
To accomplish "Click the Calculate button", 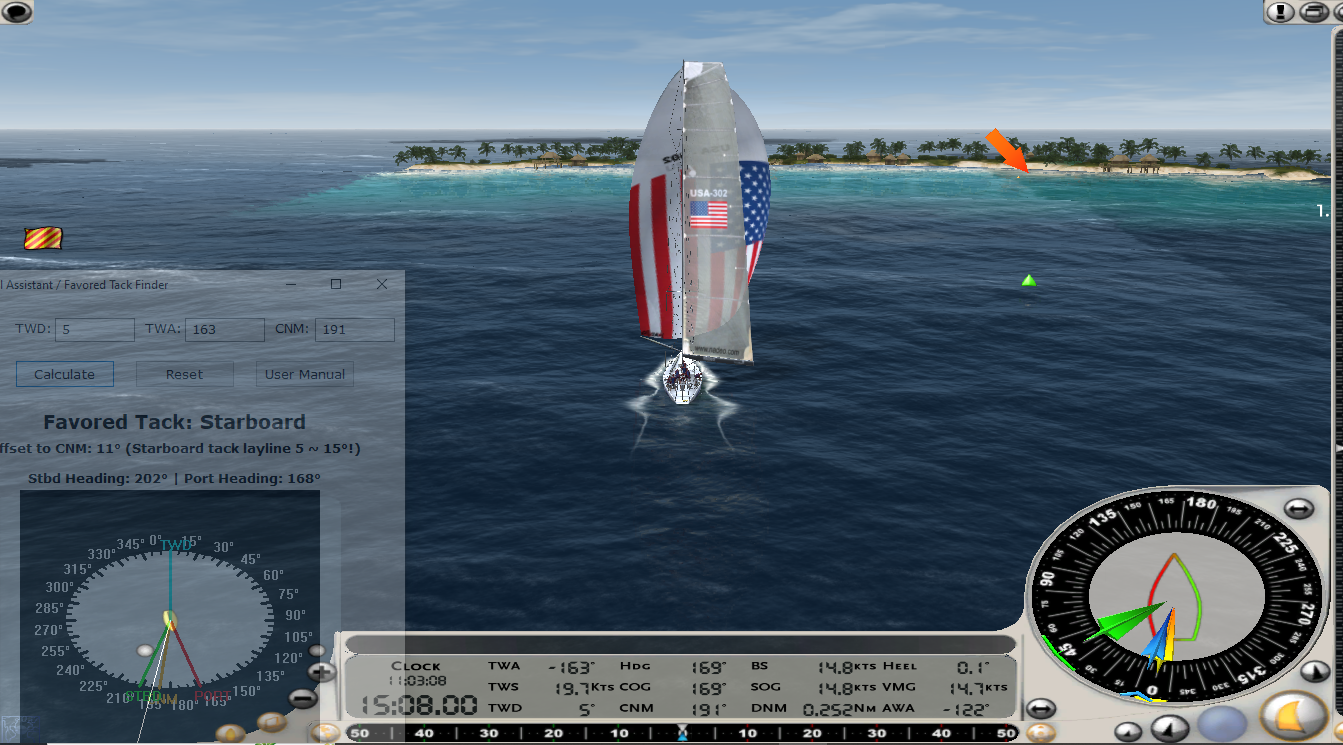I will click(65, 374).
